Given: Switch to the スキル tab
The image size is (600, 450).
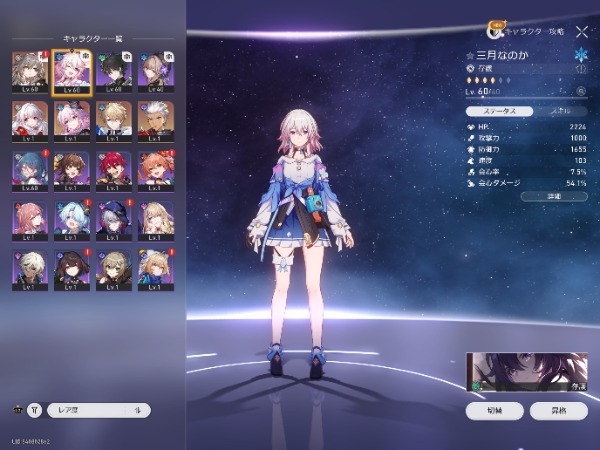Looking at the screenshot, I should [560, 113].
